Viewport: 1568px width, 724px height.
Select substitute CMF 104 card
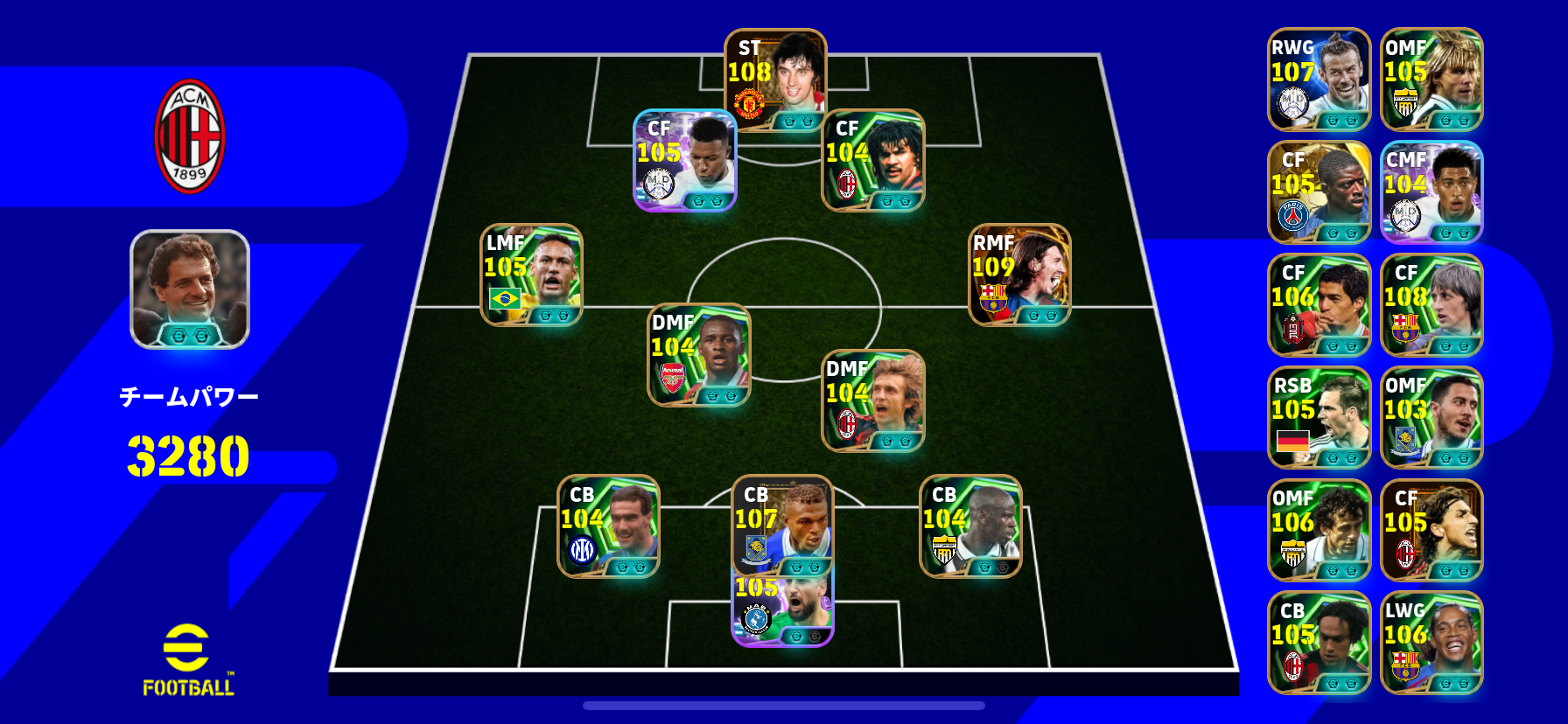coord(1431,192)
